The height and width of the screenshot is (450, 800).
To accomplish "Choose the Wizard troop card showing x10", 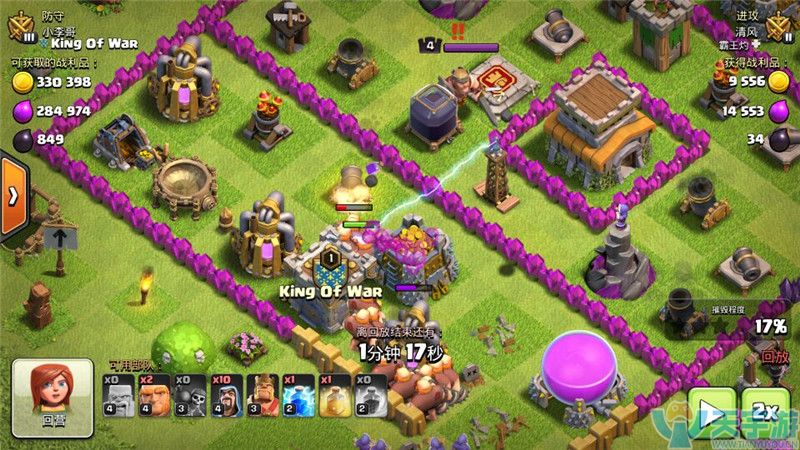I will tap(224, 394).
